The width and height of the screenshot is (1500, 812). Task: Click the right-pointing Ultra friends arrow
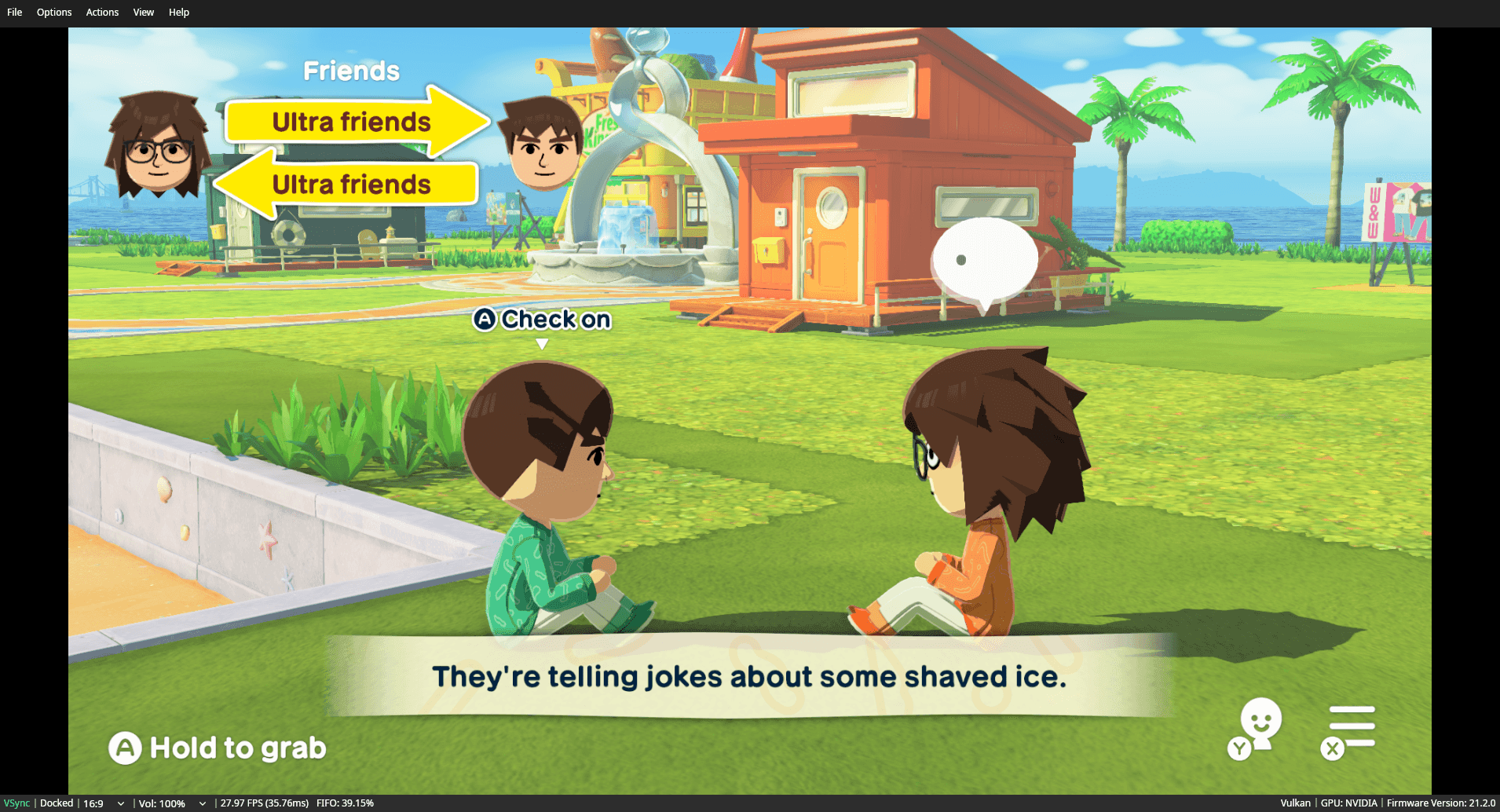351,122
